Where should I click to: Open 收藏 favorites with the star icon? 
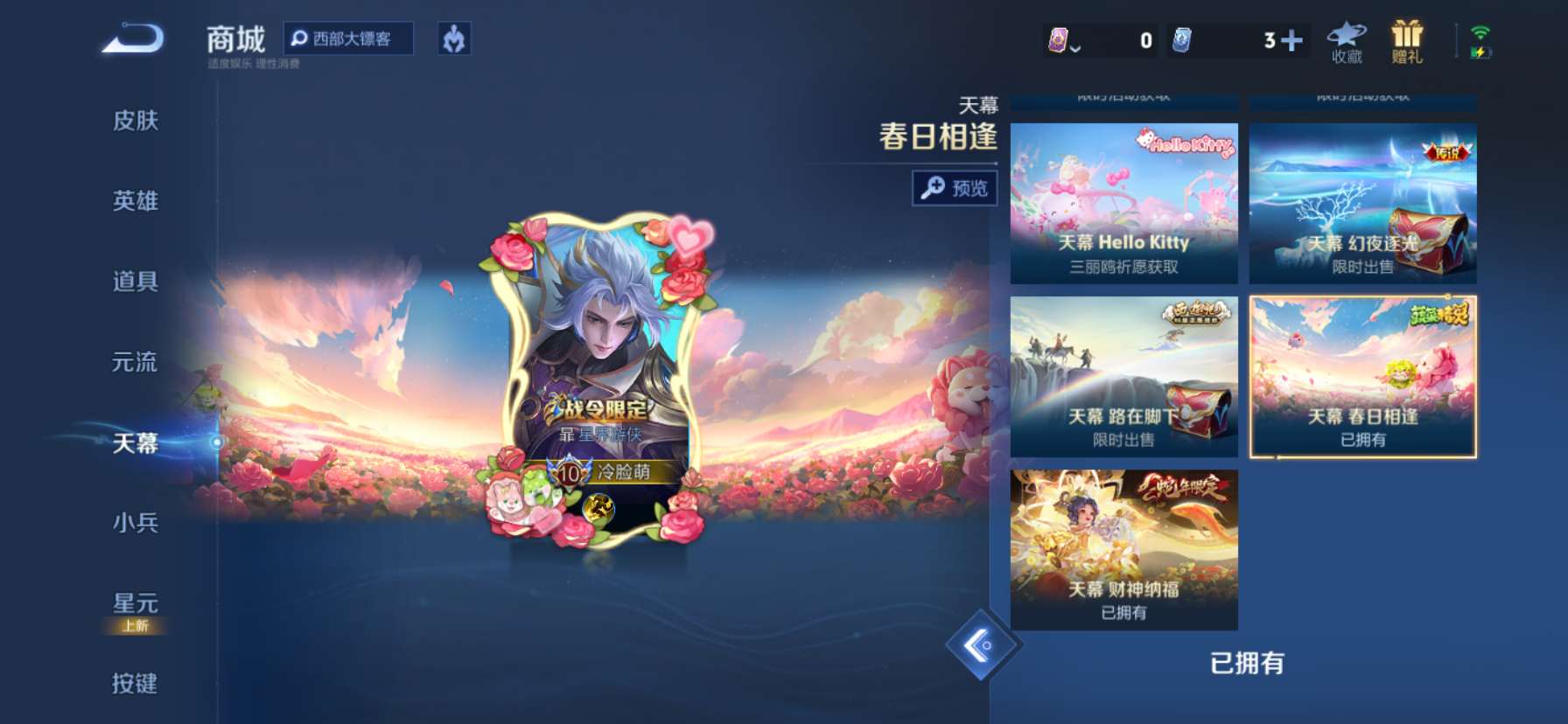[x=1345, y=39]
